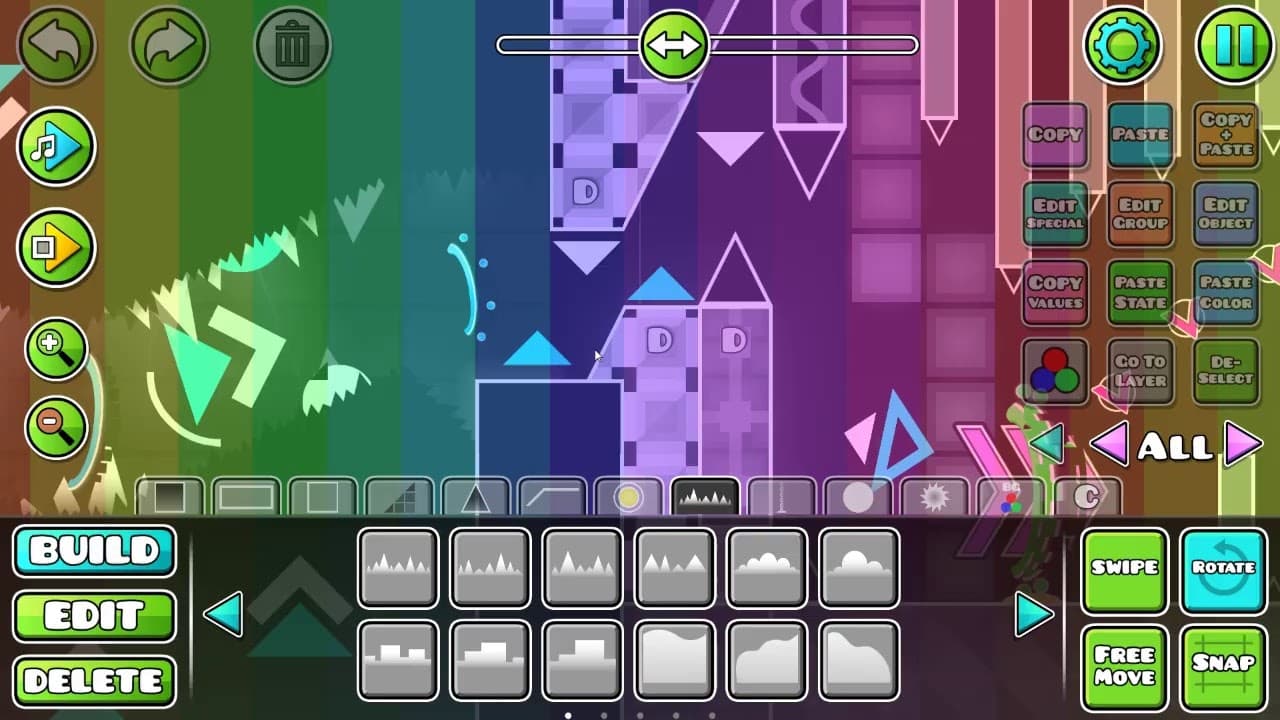
Task: Open the trash to delete objects
Action: (x=292, y=46)
